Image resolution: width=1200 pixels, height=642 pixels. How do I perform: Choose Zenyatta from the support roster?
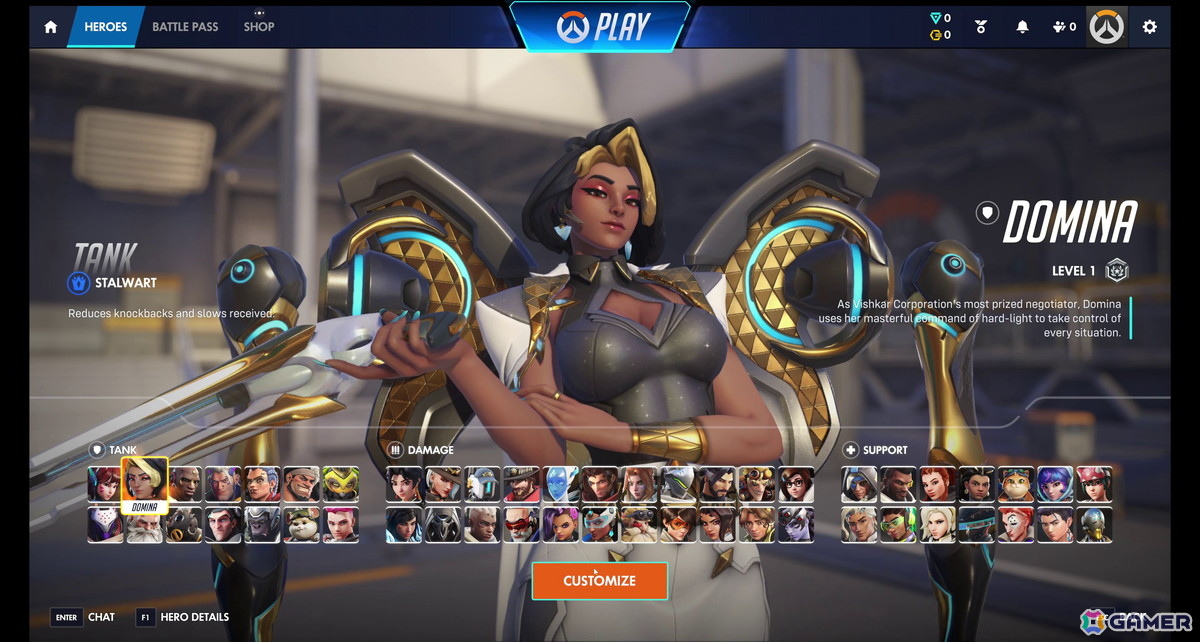[1095, 524]
